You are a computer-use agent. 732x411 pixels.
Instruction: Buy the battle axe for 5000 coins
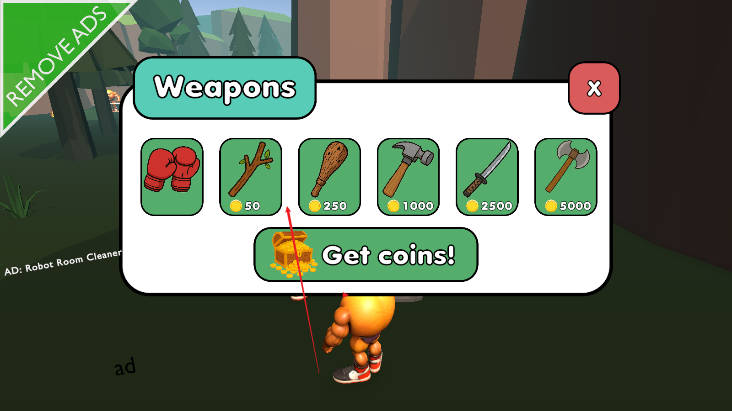click(565, 176)
